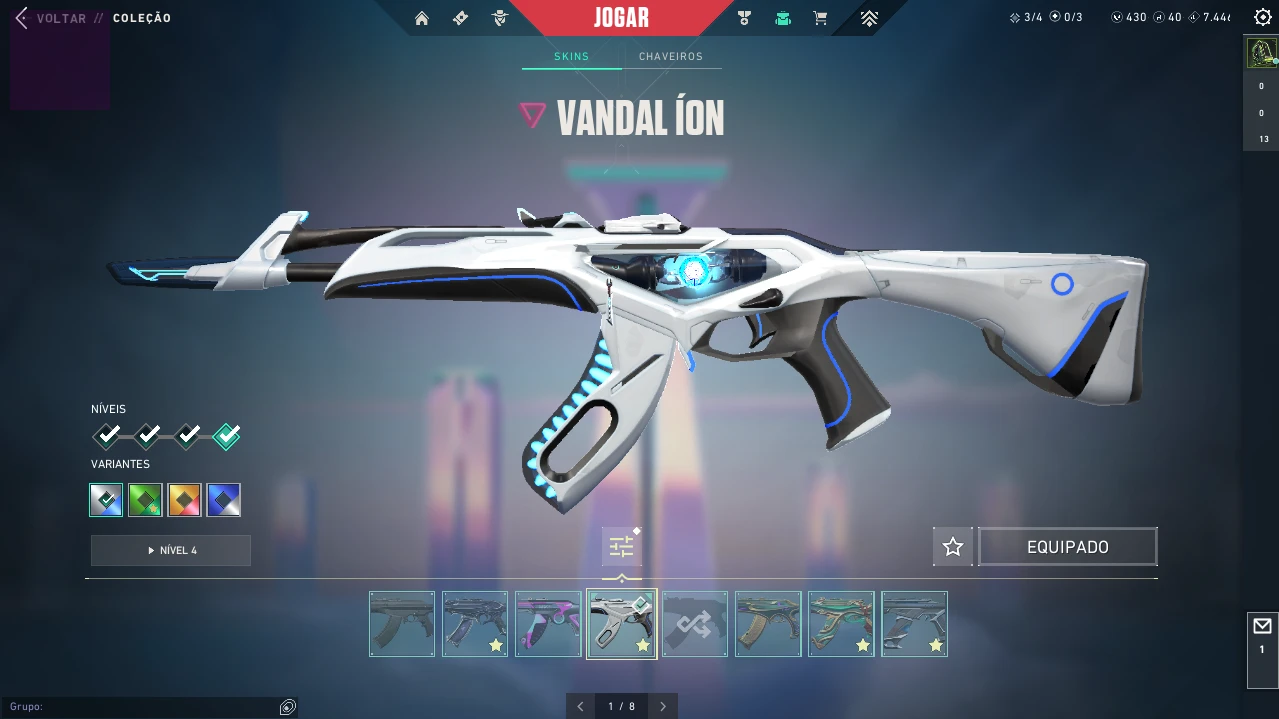This screenshot has height=719, width=1279.
Task: Choose the blue and silver variant swatch
Action: [x=224, y=500]
